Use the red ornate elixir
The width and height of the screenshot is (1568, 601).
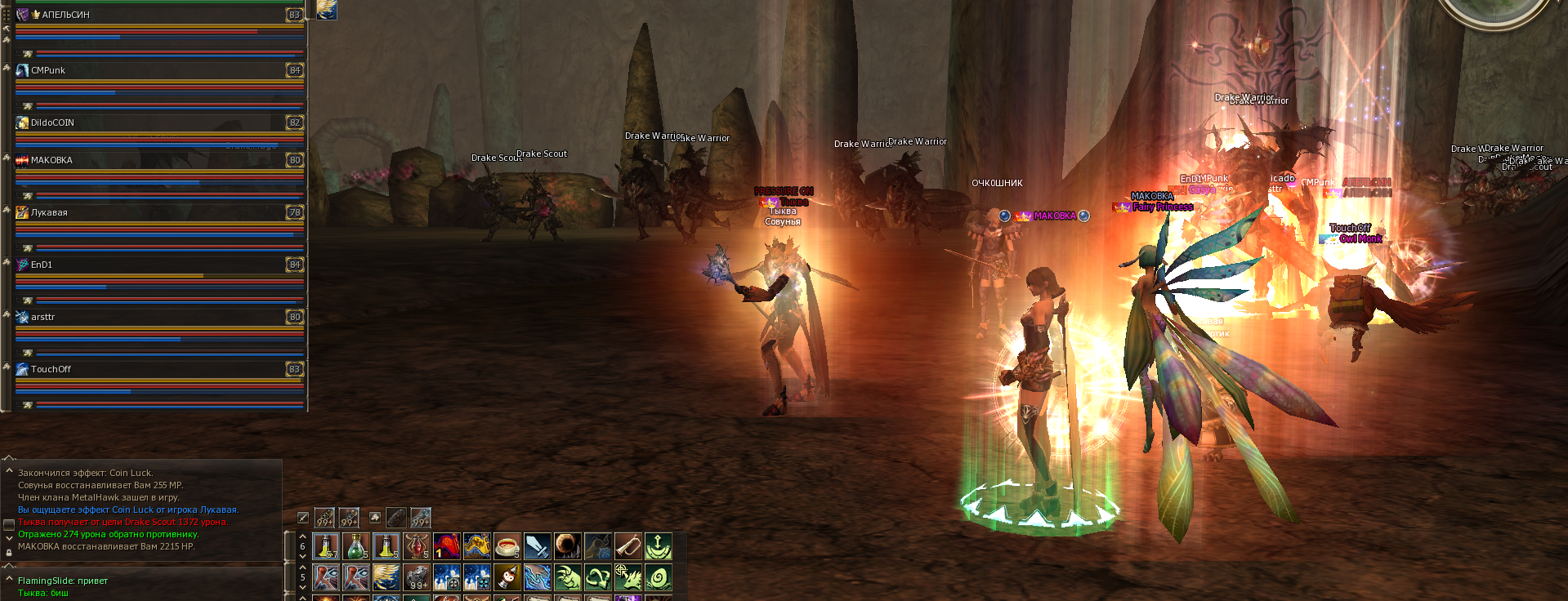pyautogui.click(x=417, y=545)
